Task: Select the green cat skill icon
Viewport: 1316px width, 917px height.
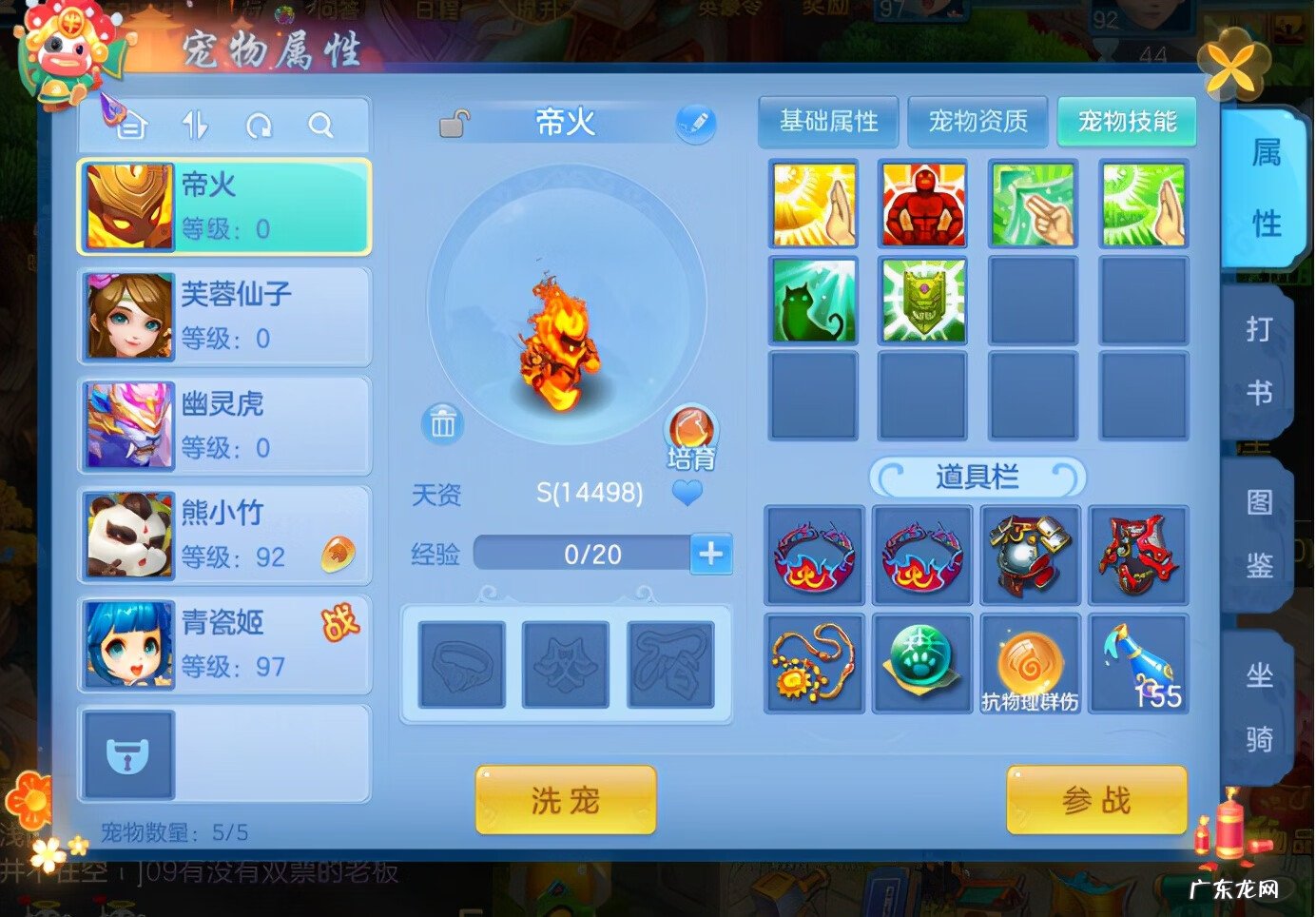Action: [813, 300]
